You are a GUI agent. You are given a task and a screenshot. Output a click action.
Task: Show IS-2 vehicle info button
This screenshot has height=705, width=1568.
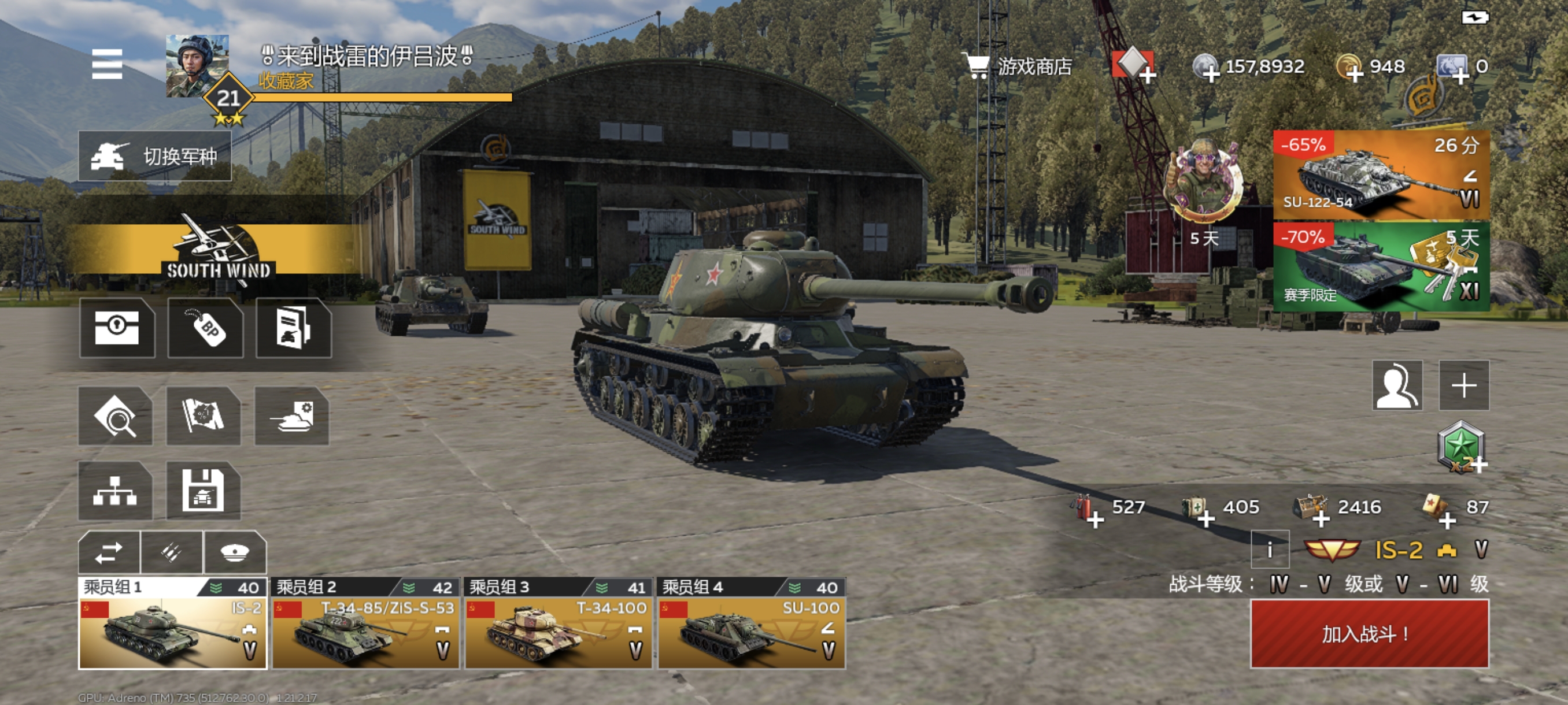[1270, 550]
